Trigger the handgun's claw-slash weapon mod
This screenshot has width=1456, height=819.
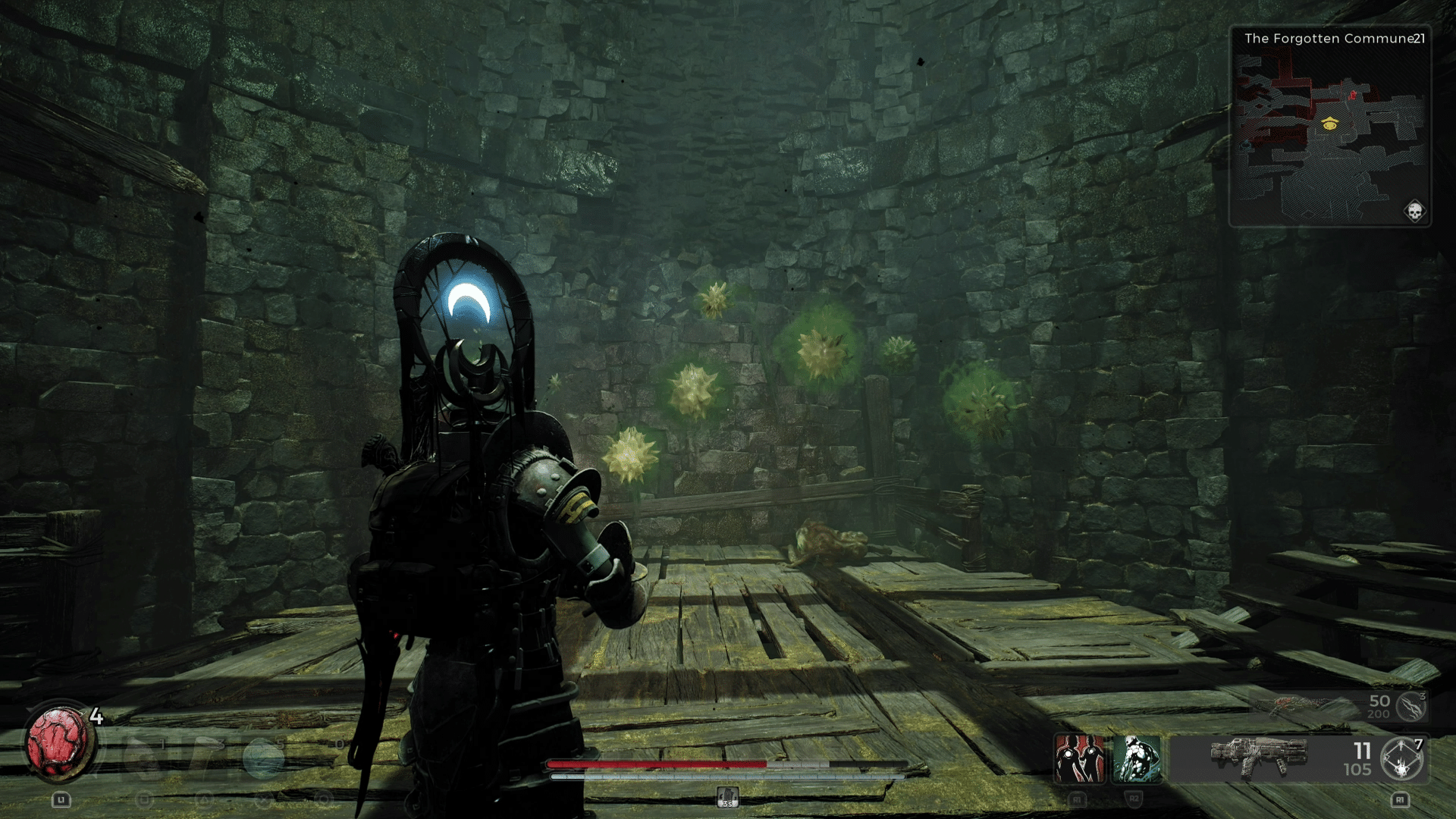point(1411,707)
